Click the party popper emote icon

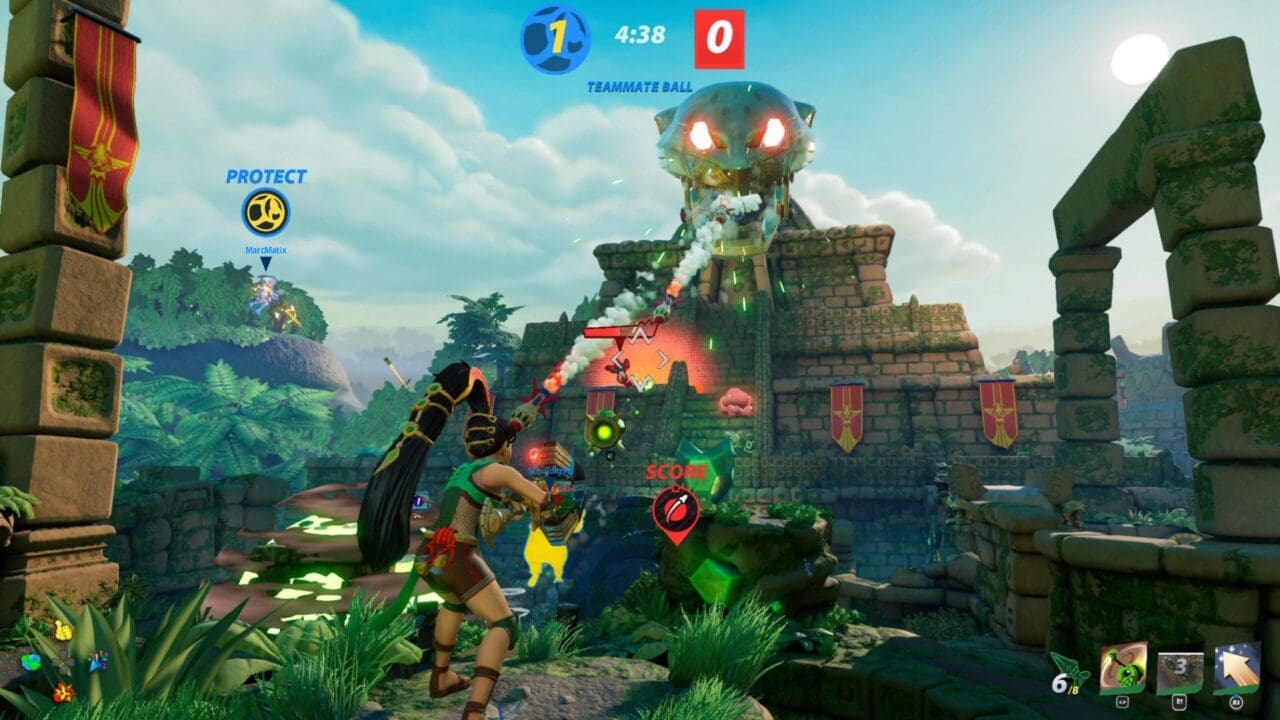(x=98, y=662)
